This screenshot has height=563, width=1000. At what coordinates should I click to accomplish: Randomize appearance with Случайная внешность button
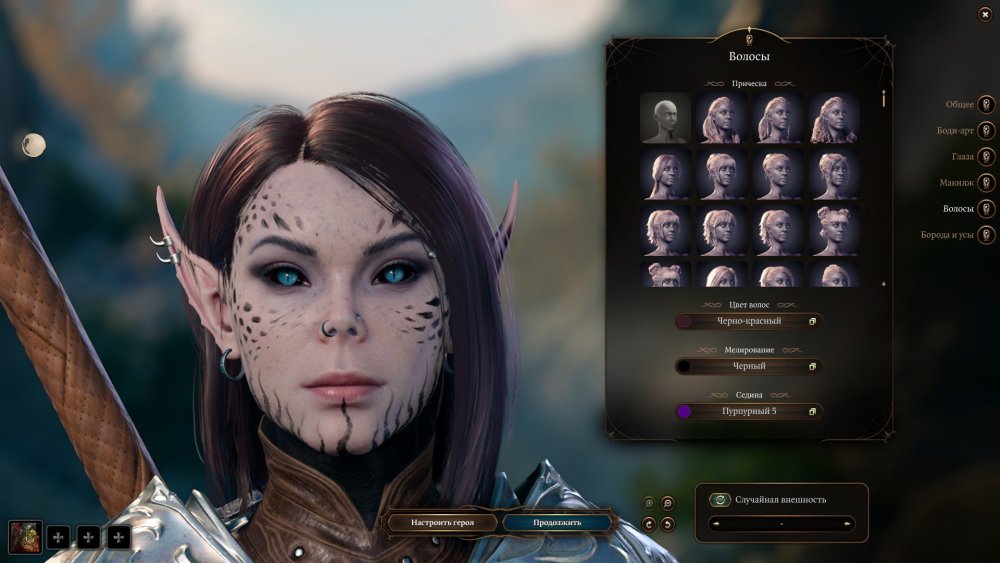pyautogui.click(x=719, y=499)
